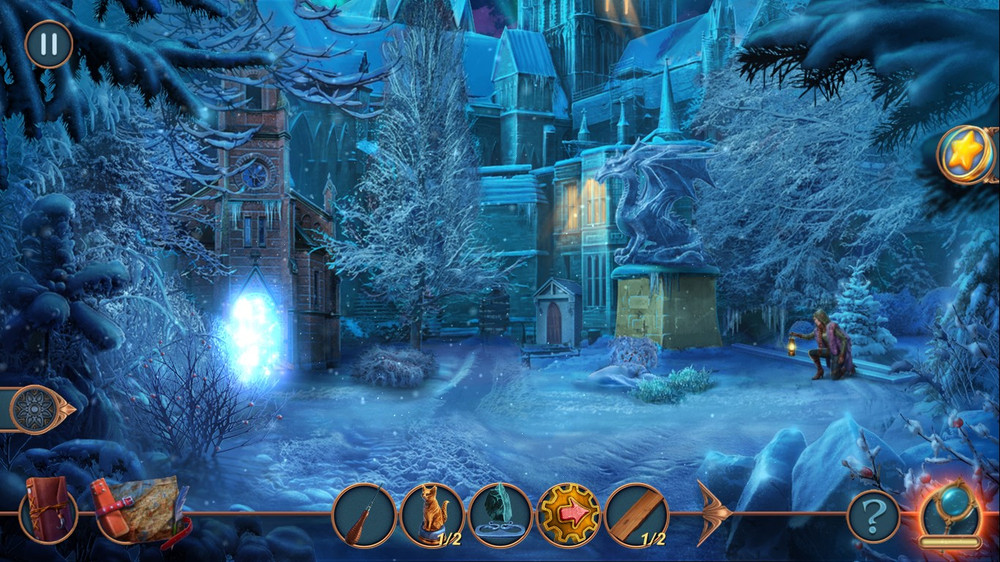Expand the snowflake side panel tab
The image size is (1000, 562).
[36, 409]
